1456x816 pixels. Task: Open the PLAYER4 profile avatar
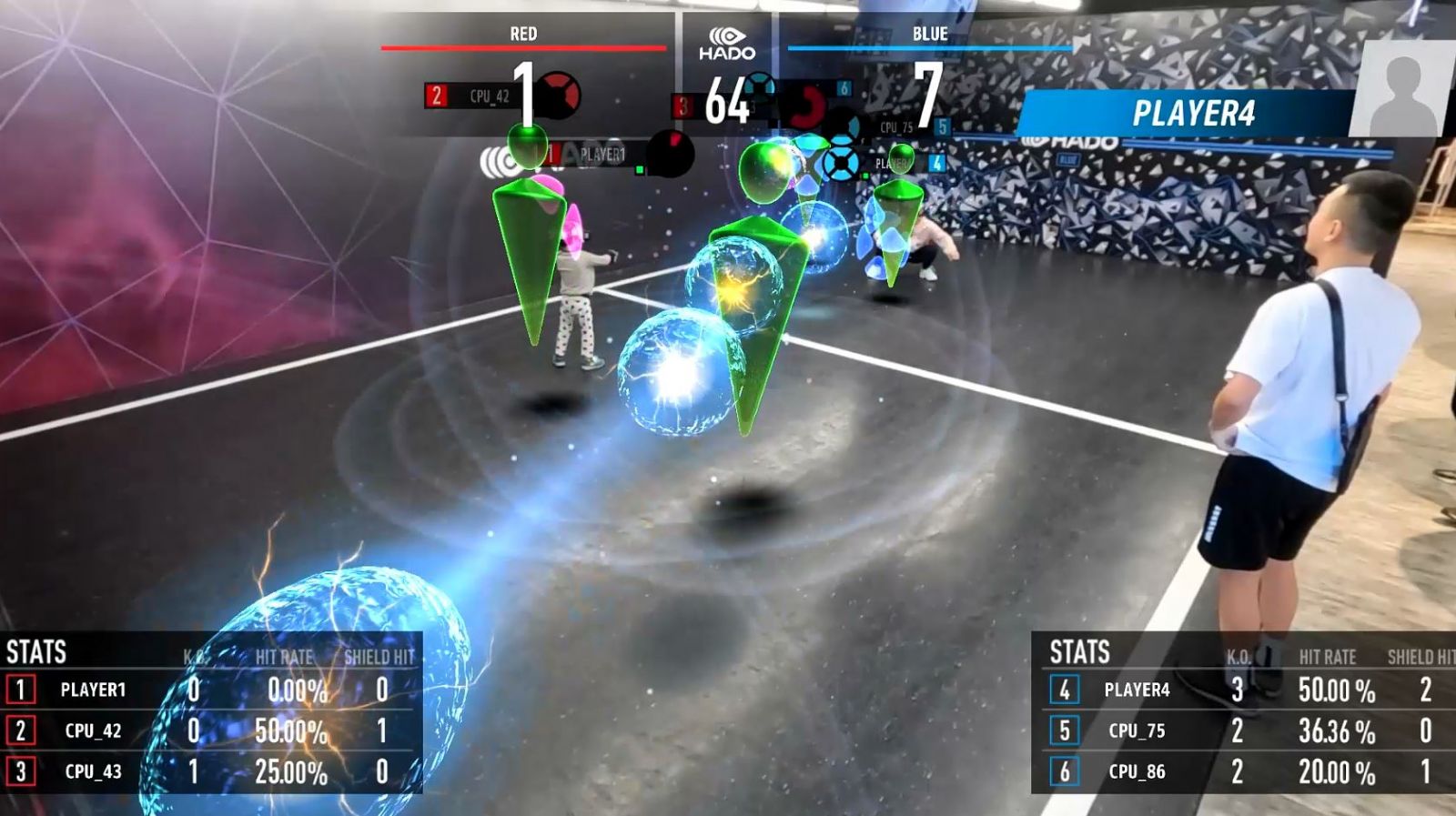(x=1402, y=89)
